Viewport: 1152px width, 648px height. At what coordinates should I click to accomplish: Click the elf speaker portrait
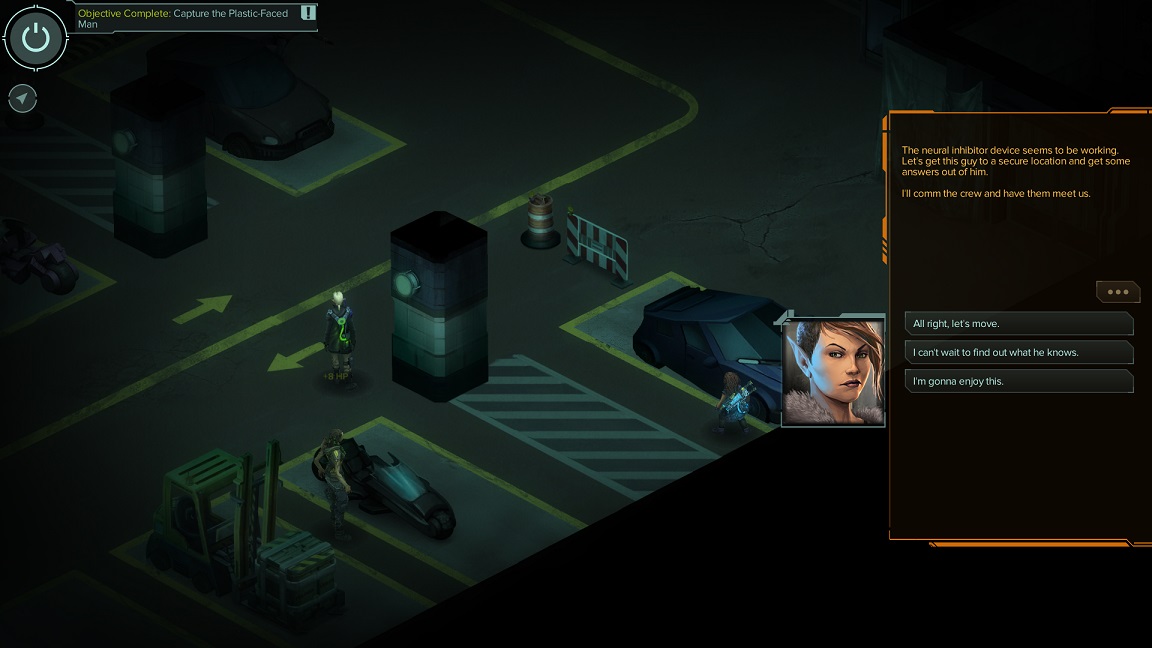click(x=833, y=372)
